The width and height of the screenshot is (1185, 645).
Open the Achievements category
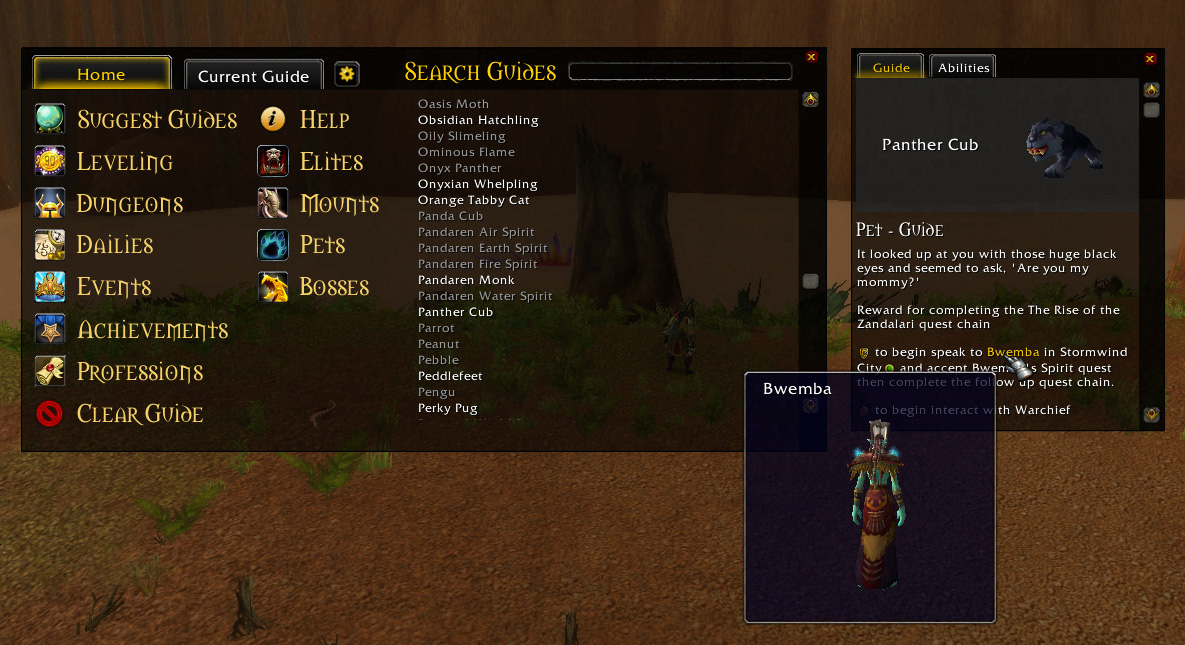[152, 330]
